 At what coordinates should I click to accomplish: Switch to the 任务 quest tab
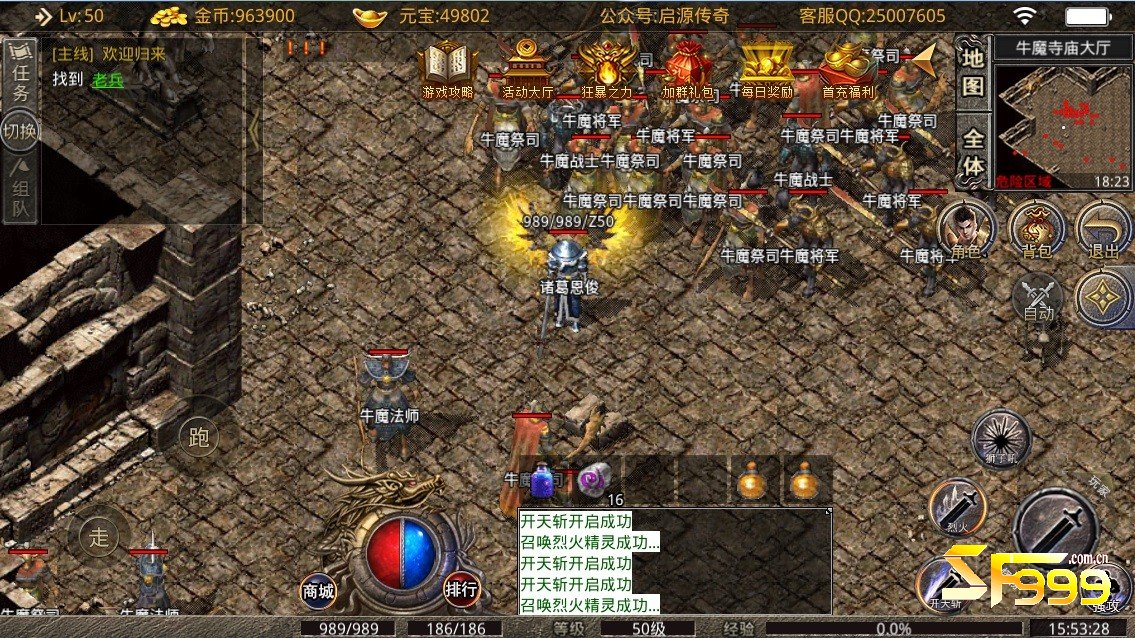coord(20,78)
